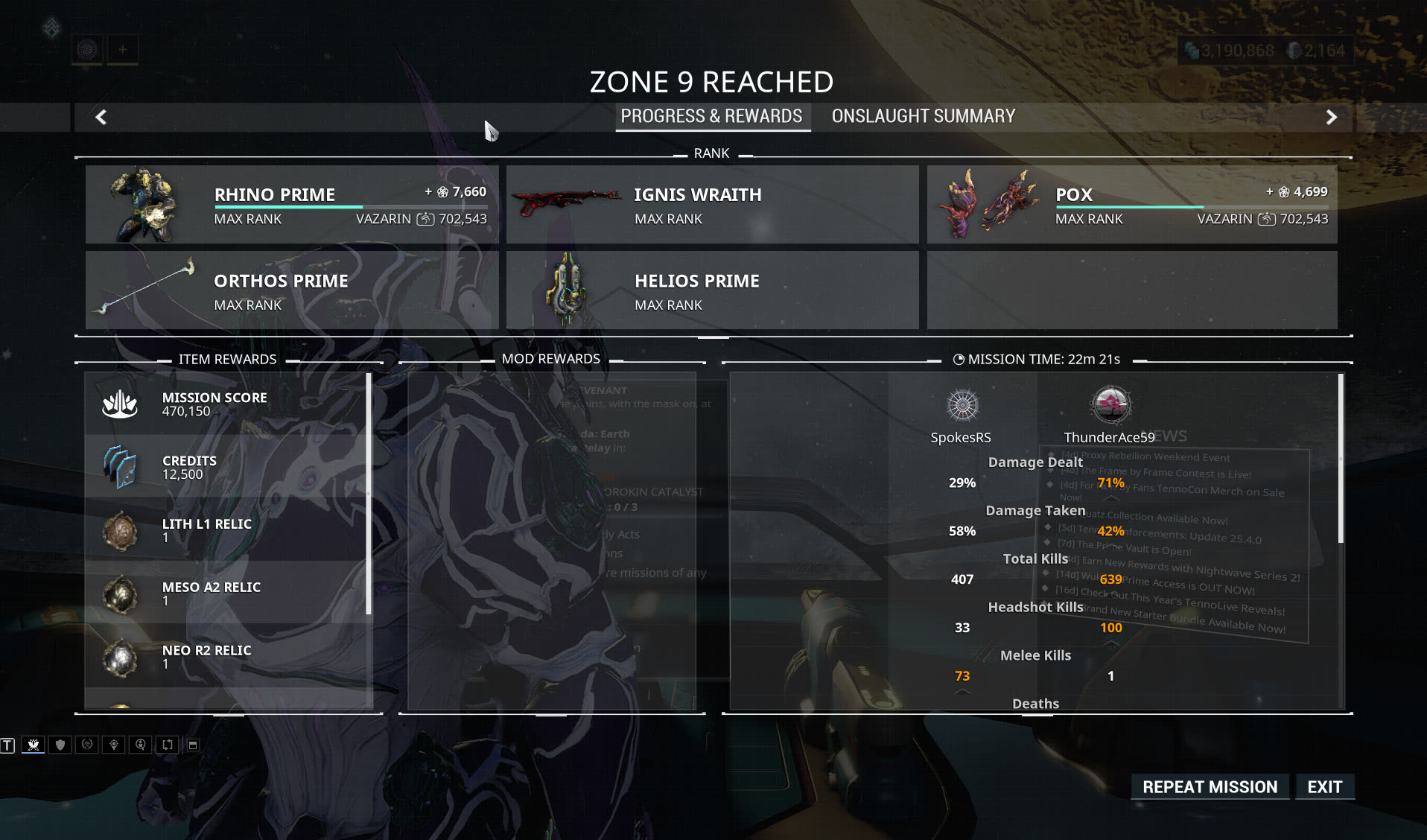
Task: Select the Rhino Prime rank card
Action: point(292,205)
